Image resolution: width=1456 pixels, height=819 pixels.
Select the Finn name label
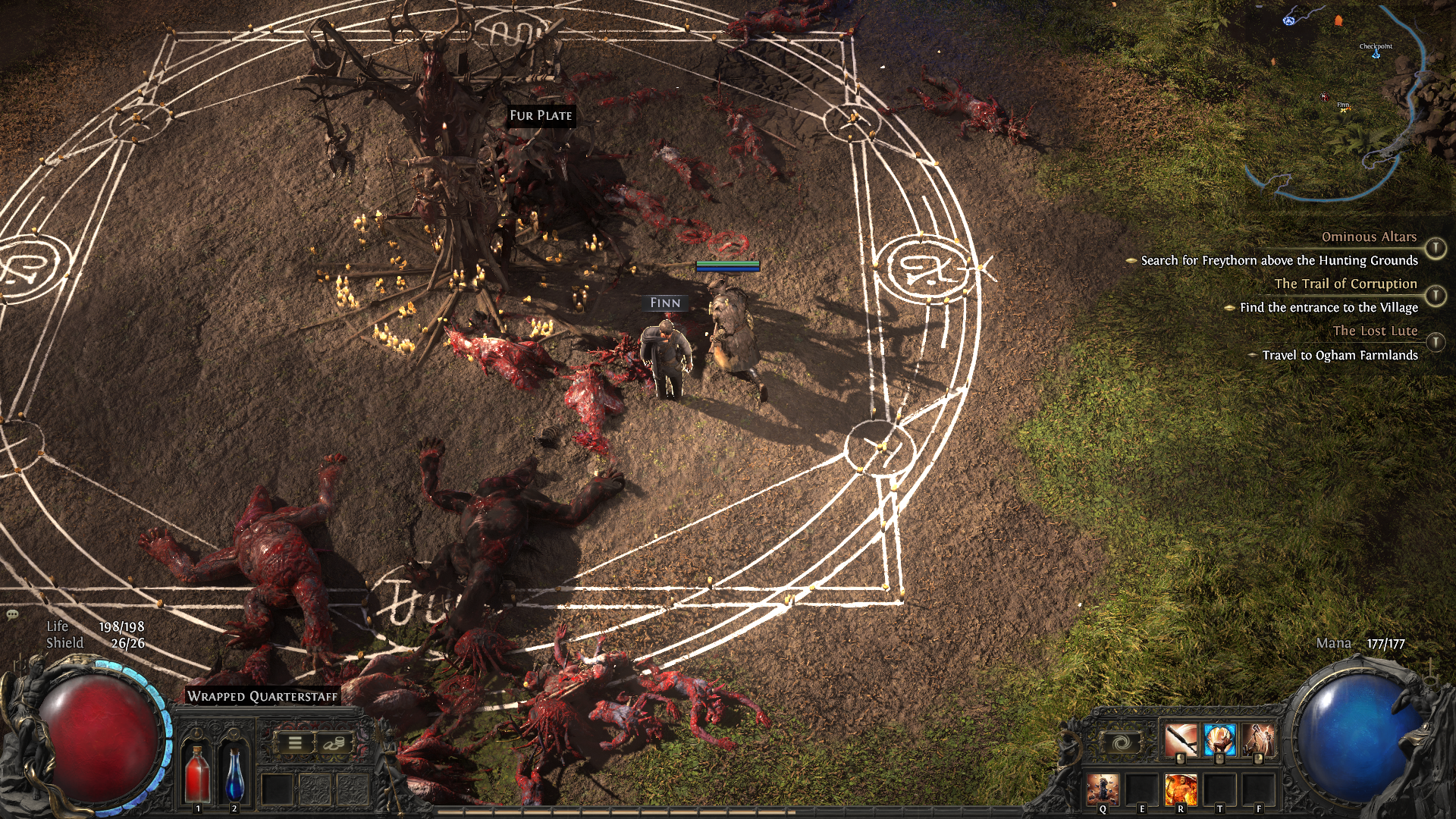[665, 303]
